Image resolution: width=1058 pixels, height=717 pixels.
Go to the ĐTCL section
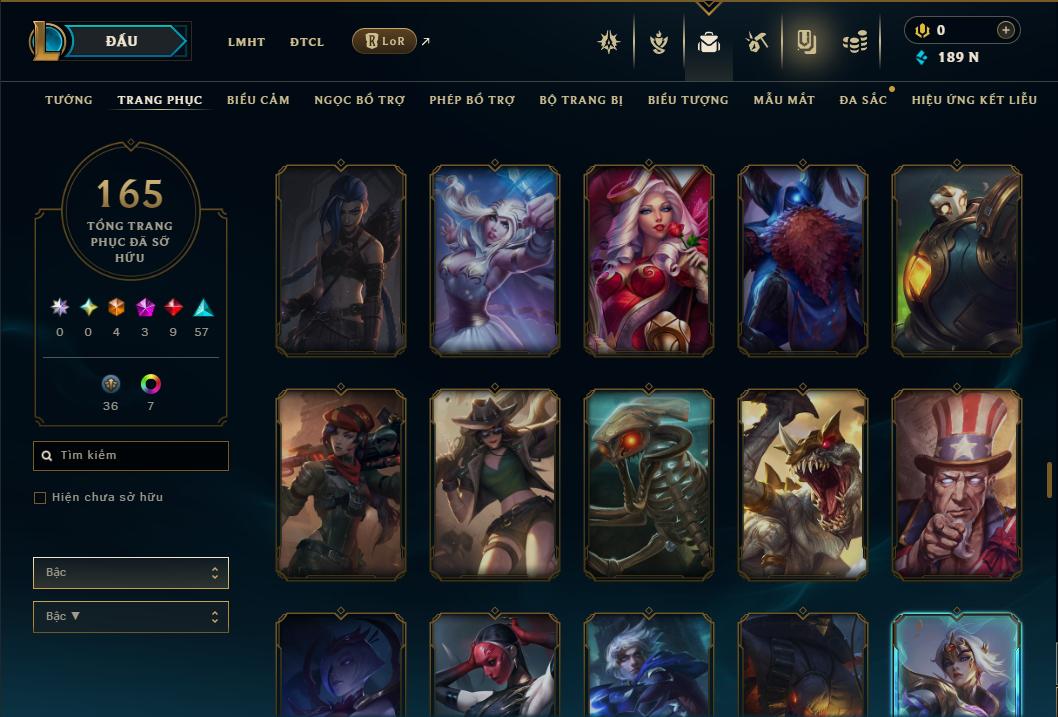click(307, 42)
